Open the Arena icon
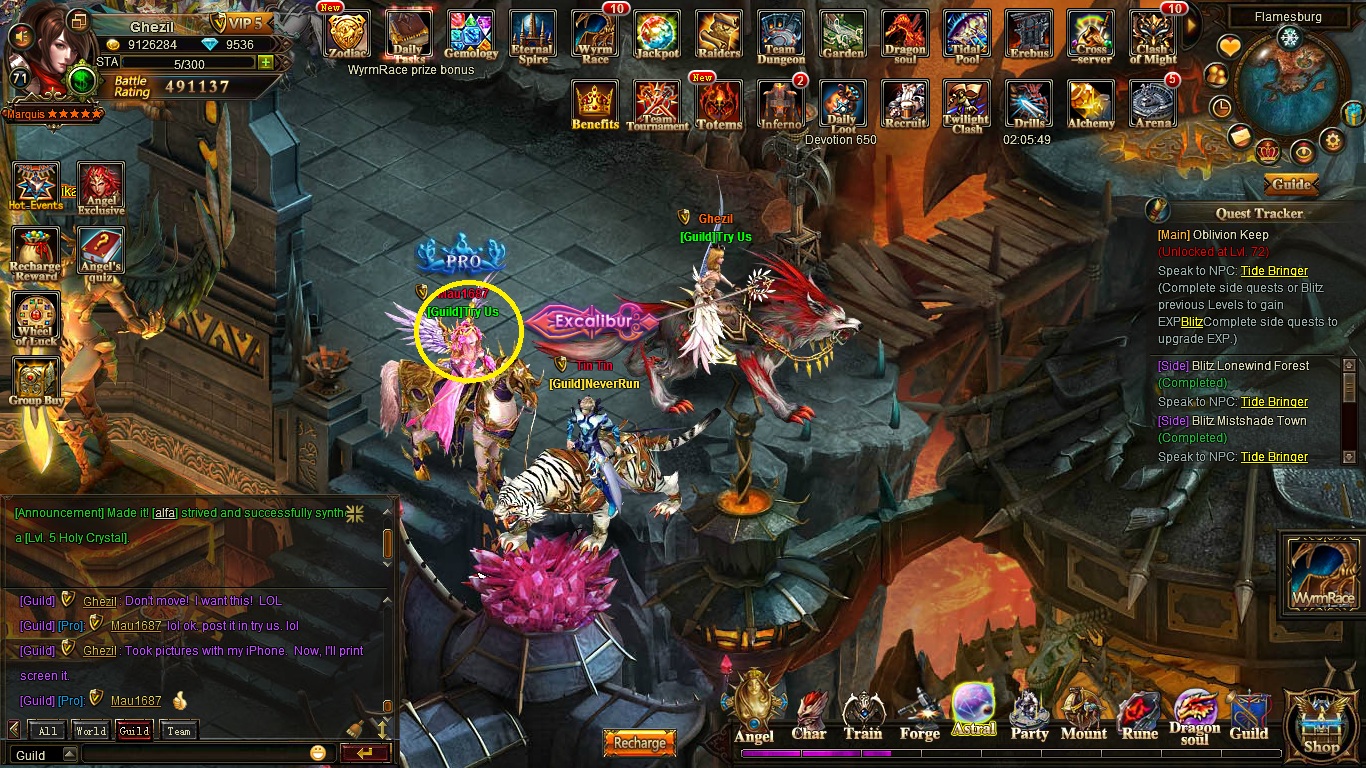1366x768 pixels. pyautogui.click(x=1153, y=104)
